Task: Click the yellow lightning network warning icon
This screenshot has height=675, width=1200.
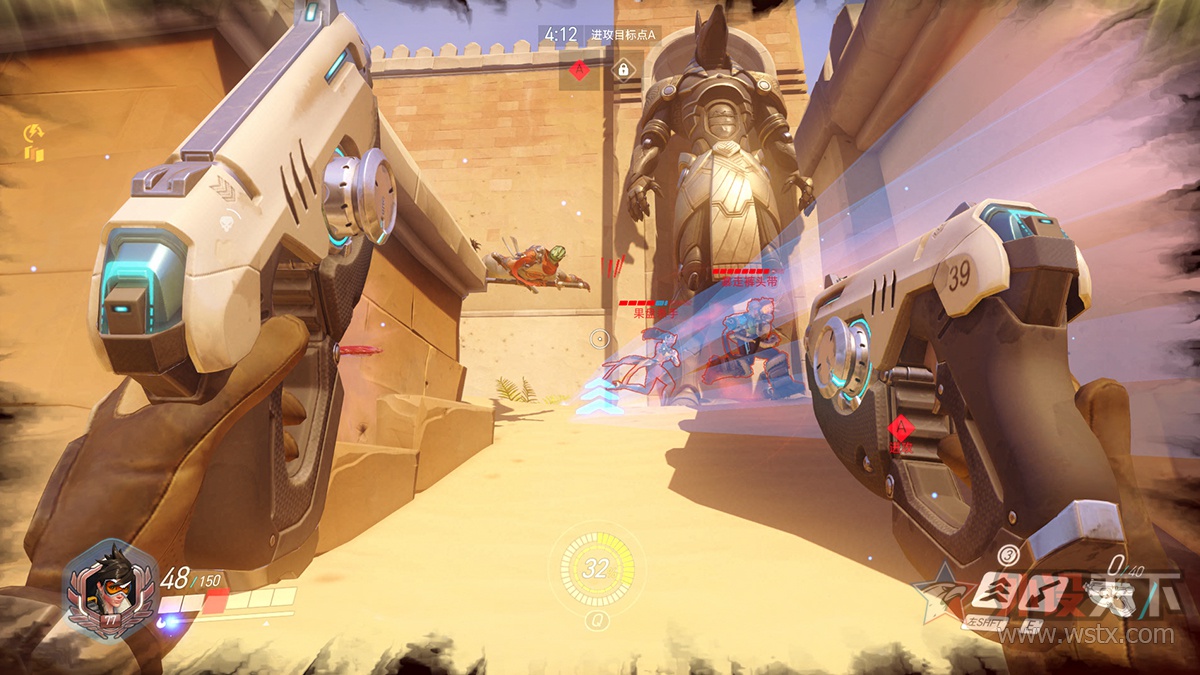Action: (32, 133)
